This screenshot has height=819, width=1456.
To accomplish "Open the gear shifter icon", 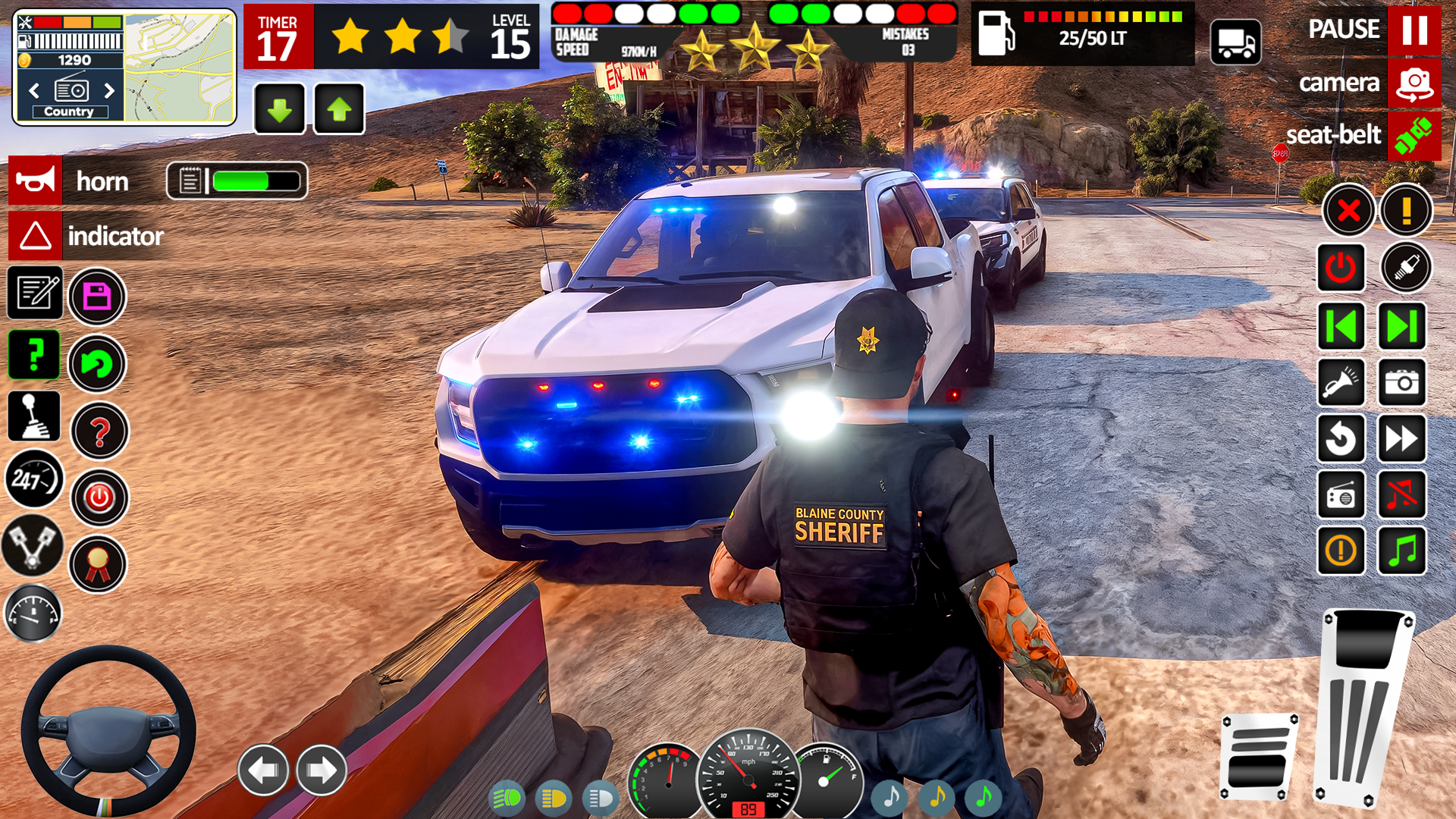I will tap(34, 416).
